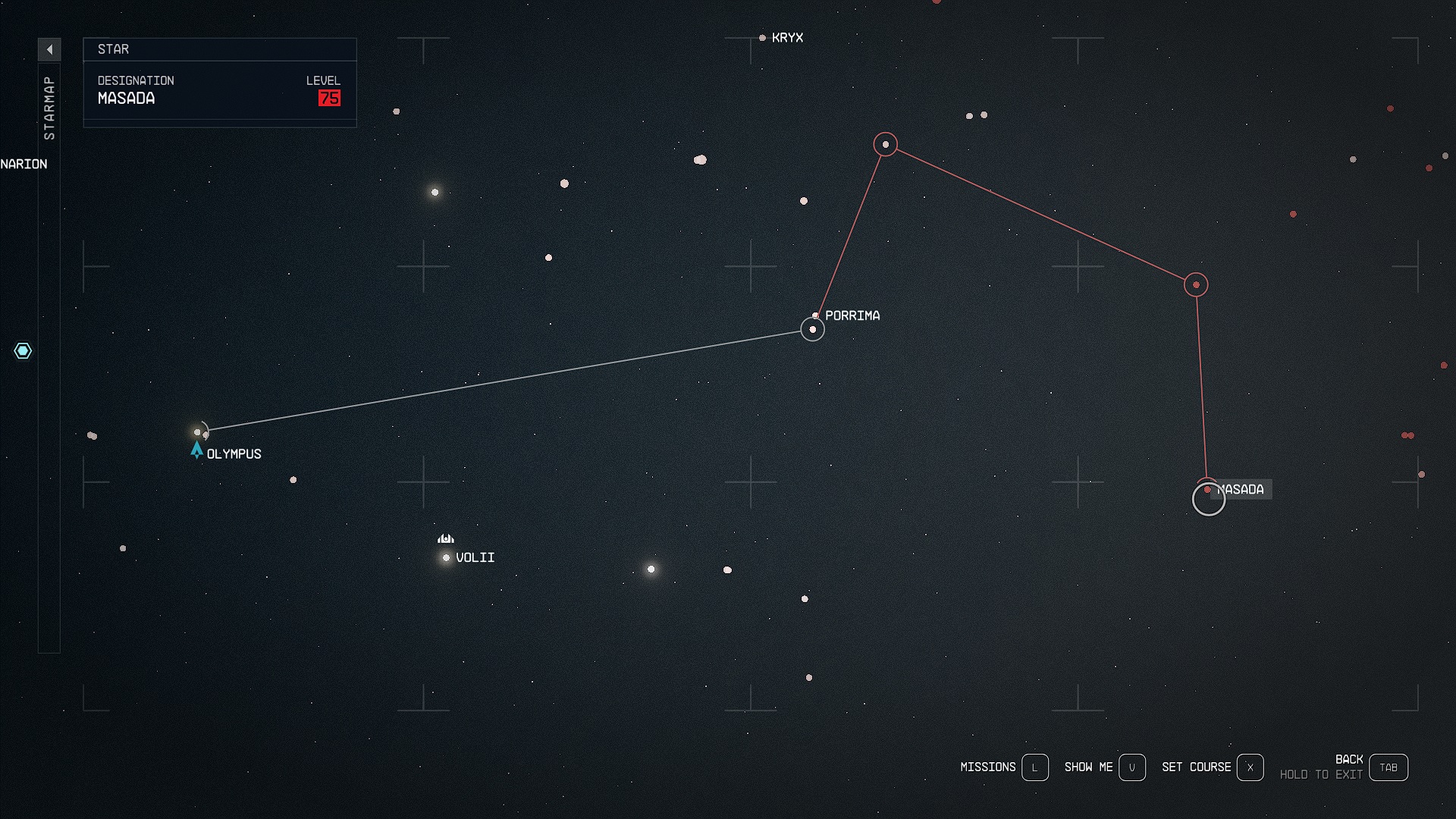Click the Volii star system

click(x=446, y=557)
